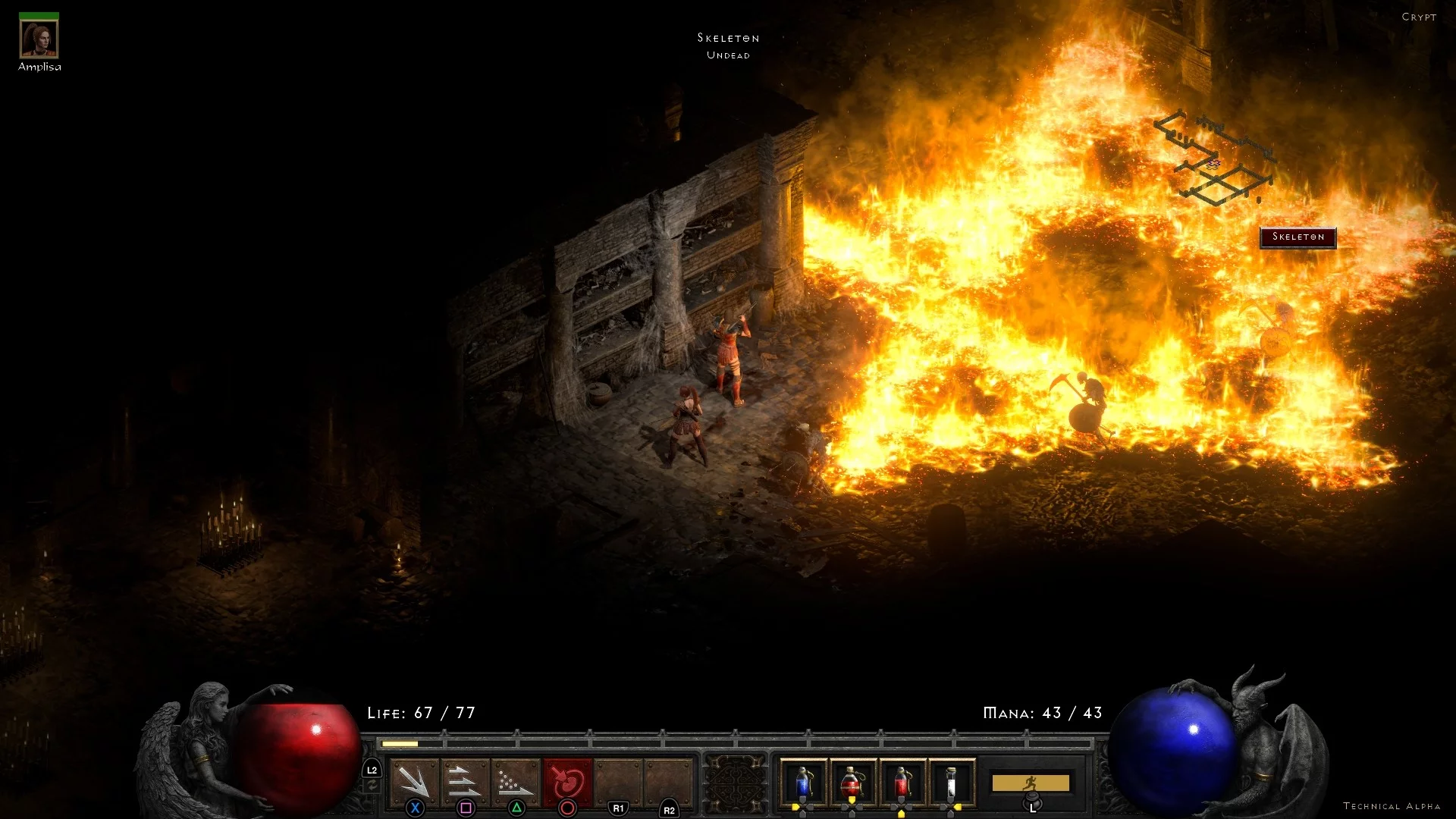Use the dotted trail arrow skill
1456x819 pixels.
516,782
